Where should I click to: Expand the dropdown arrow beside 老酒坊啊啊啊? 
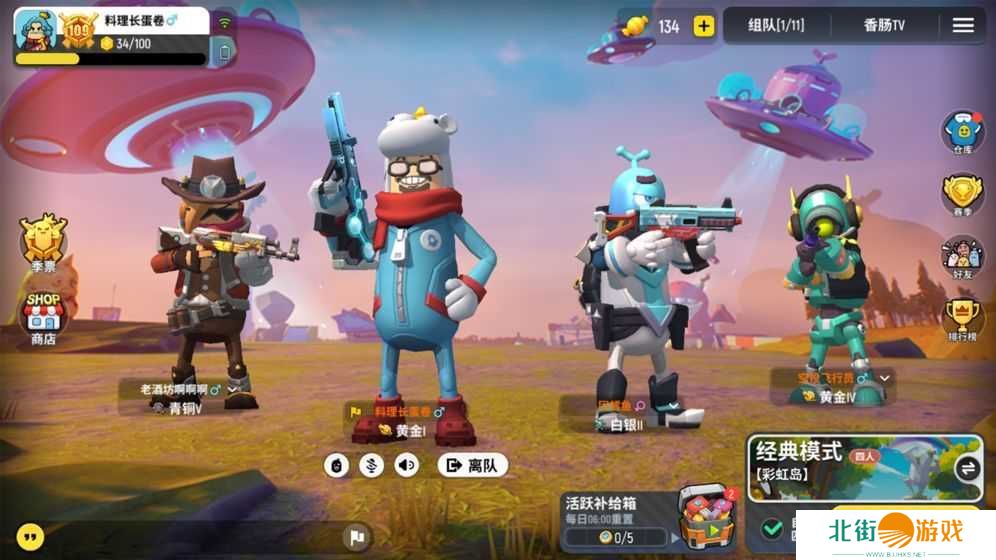point(233,389)
